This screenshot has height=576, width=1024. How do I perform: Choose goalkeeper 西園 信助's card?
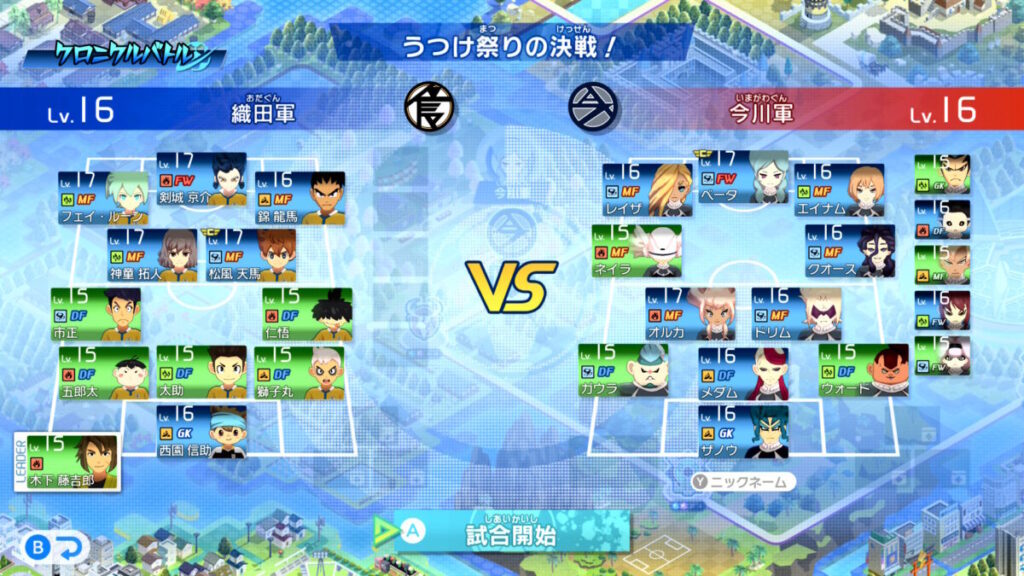pos(201,431)
